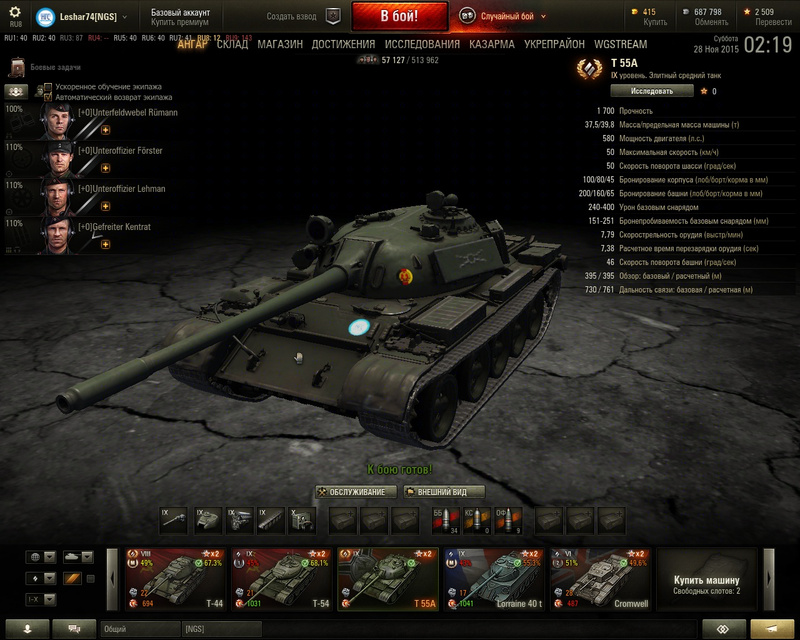Open the WGSTREAM tab

tap(620, 45)
